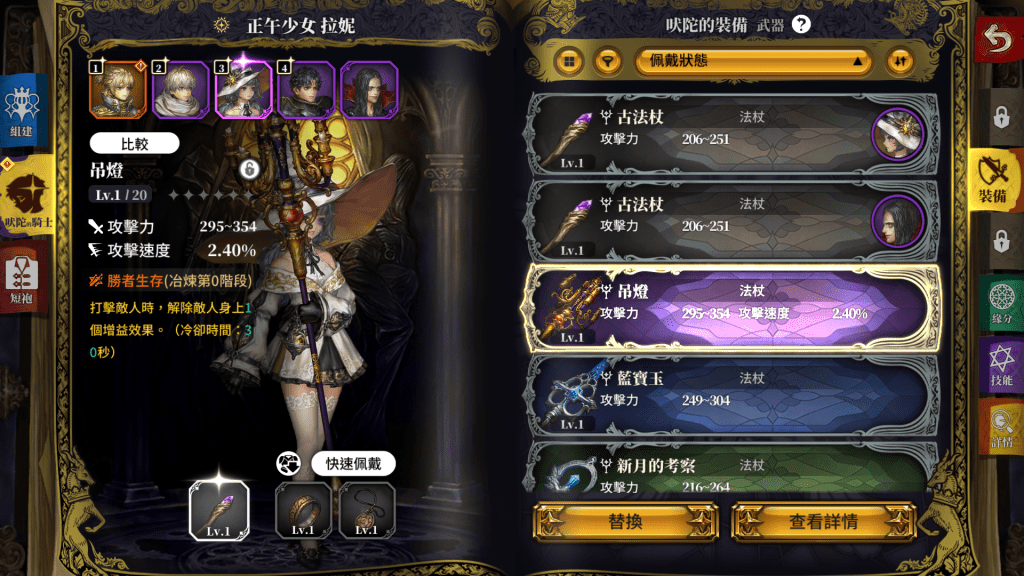Open the 技能 skills tab
This screenshot has height=576, width=1024.
click(1001, 366)
